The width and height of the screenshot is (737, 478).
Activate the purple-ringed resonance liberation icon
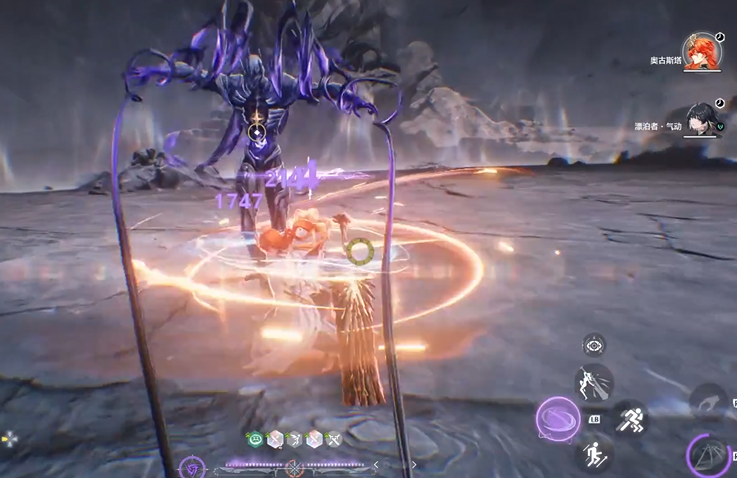710,456
